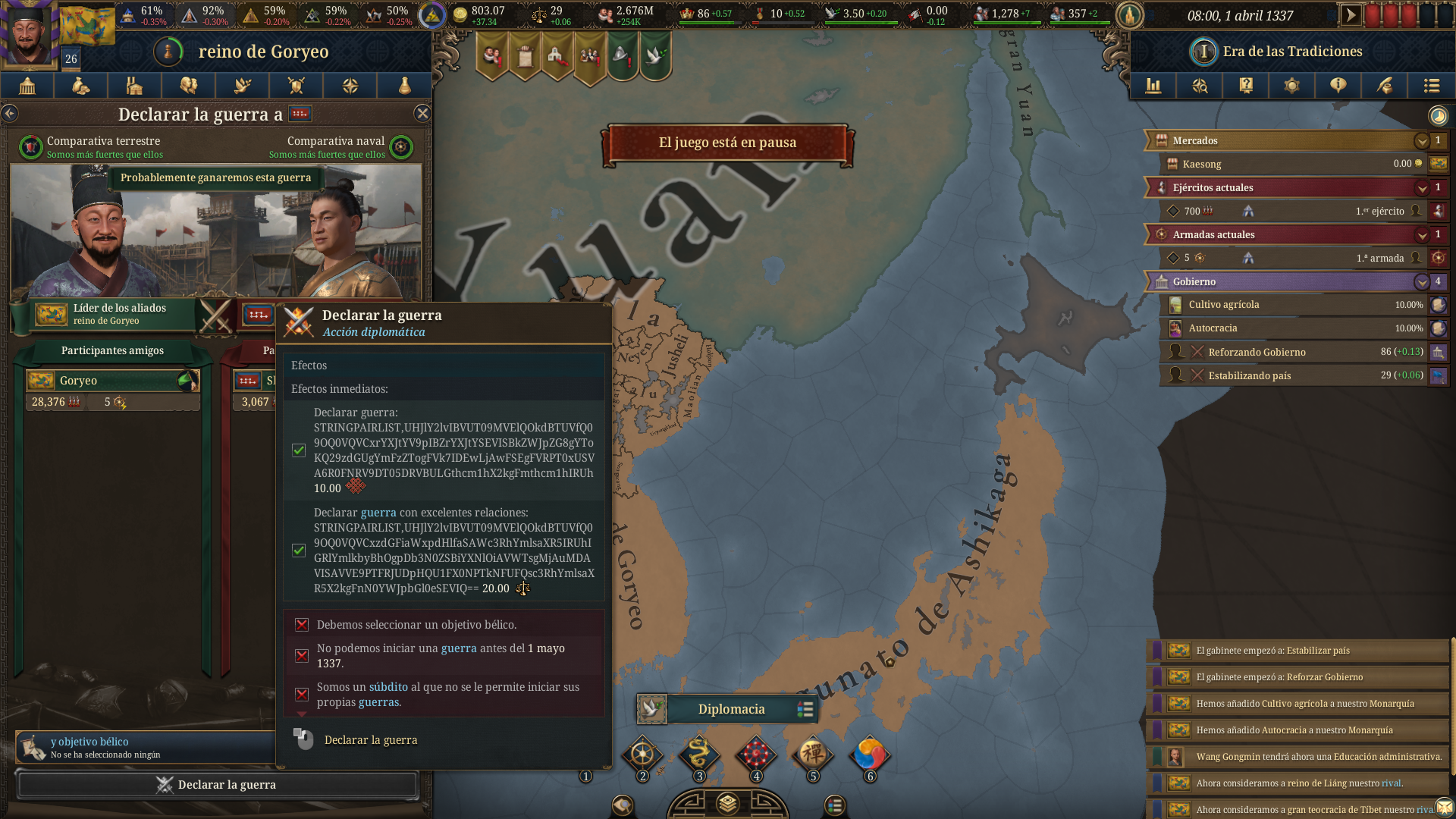This screenshot has height=819, width=1456.
Task: Collapse the Mercados section
Action: [x=1423, y=140]
